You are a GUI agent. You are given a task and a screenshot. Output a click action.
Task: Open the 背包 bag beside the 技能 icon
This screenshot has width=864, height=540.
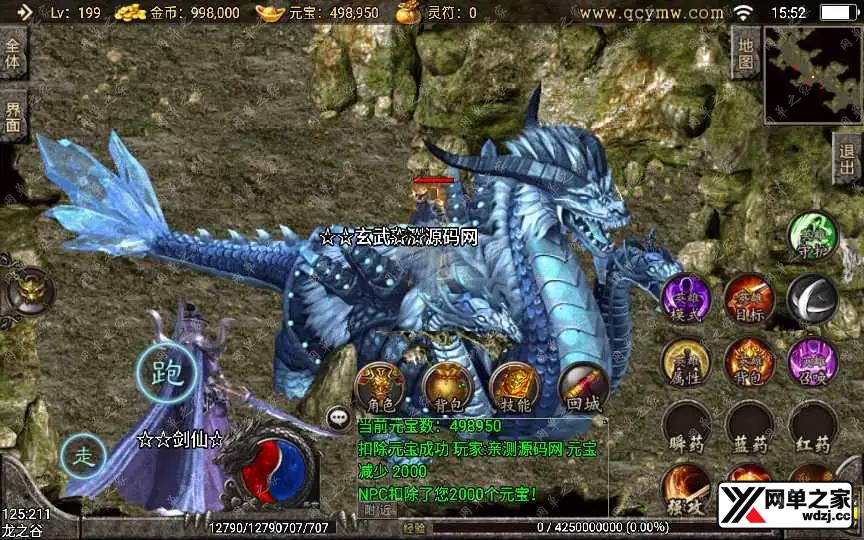(446, 388)
